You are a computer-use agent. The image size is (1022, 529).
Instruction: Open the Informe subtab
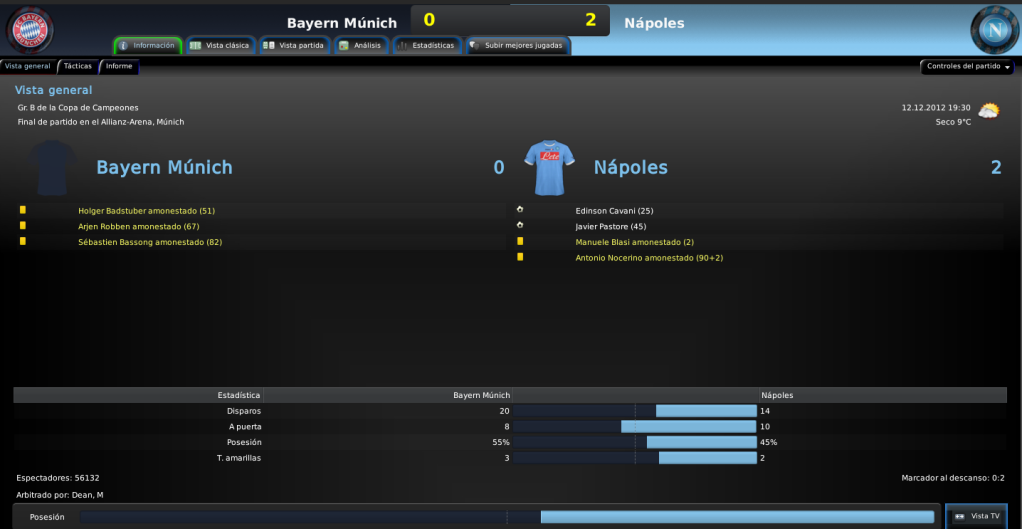coord(119,66)
